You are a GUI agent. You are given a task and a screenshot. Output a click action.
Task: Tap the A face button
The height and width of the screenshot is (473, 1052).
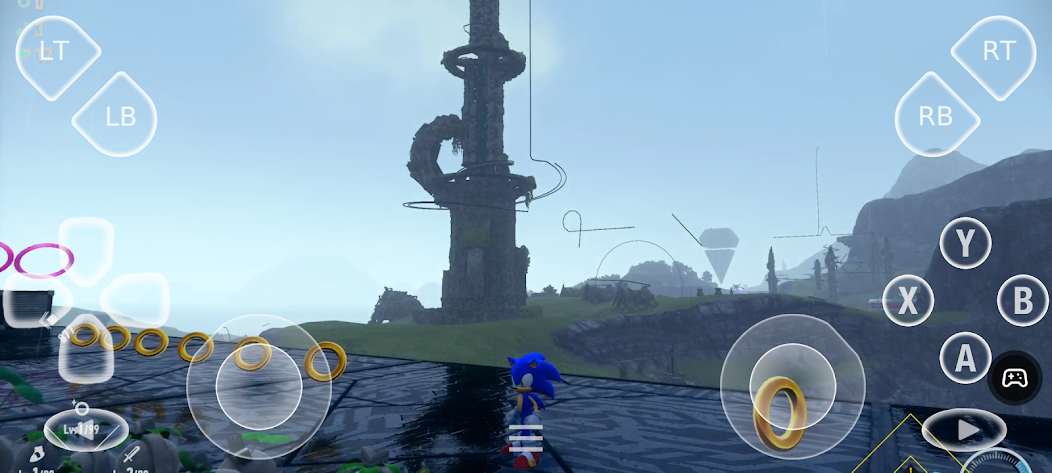click(x=965, y=358)
